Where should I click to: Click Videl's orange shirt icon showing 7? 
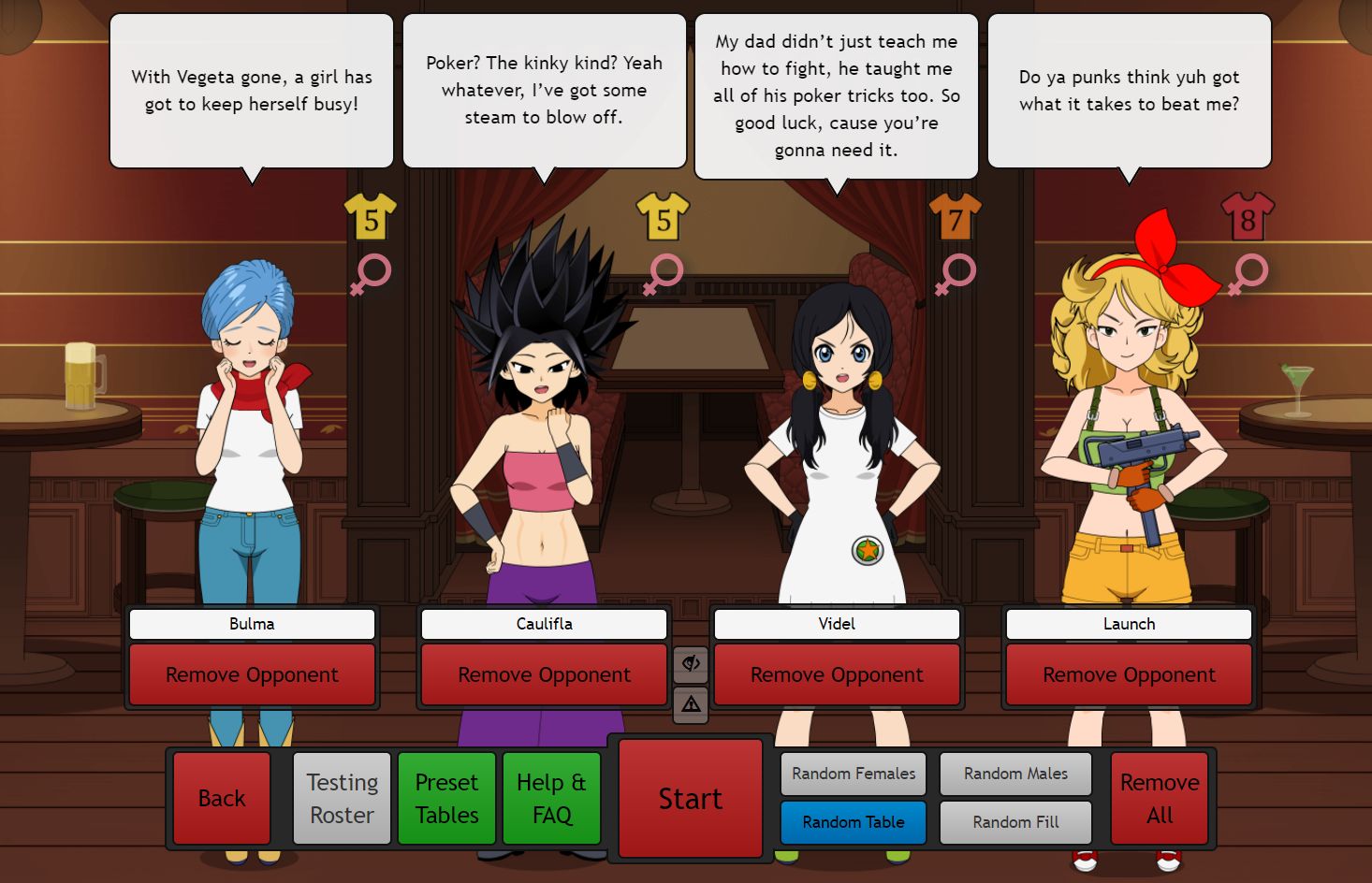point(954,216)
